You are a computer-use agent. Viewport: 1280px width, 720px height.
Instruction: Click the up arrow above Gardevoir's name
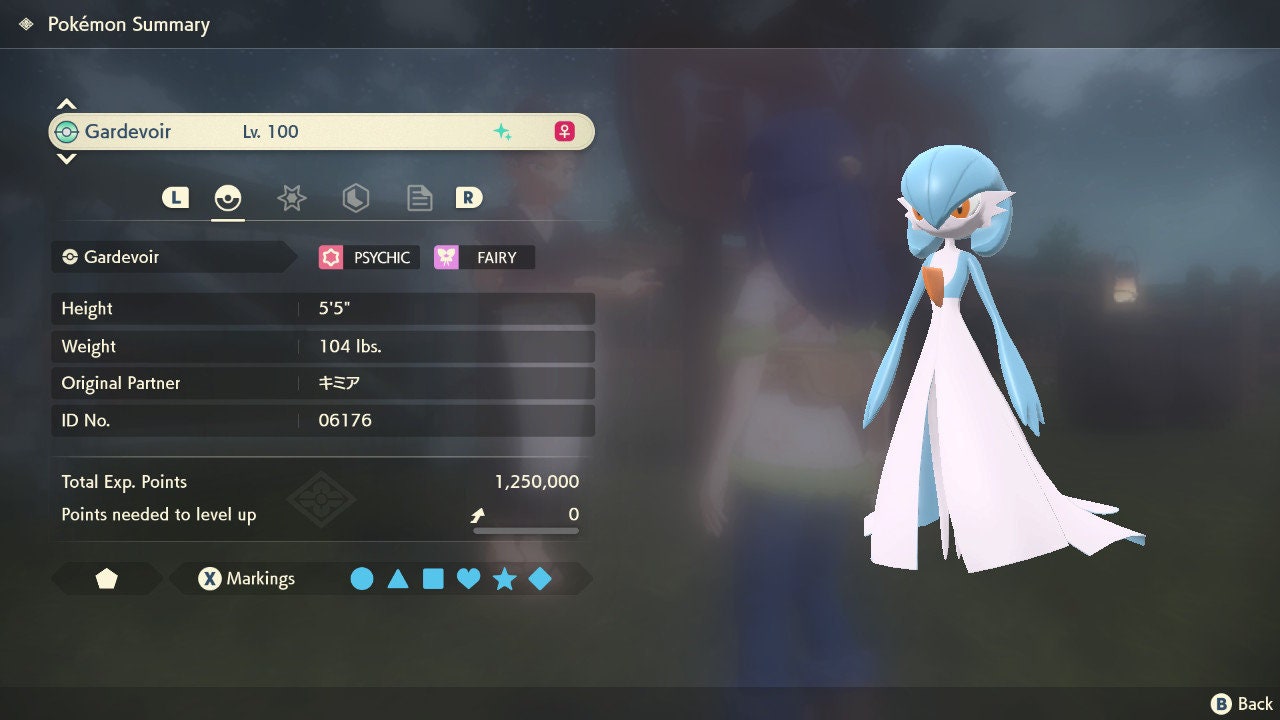66,104
